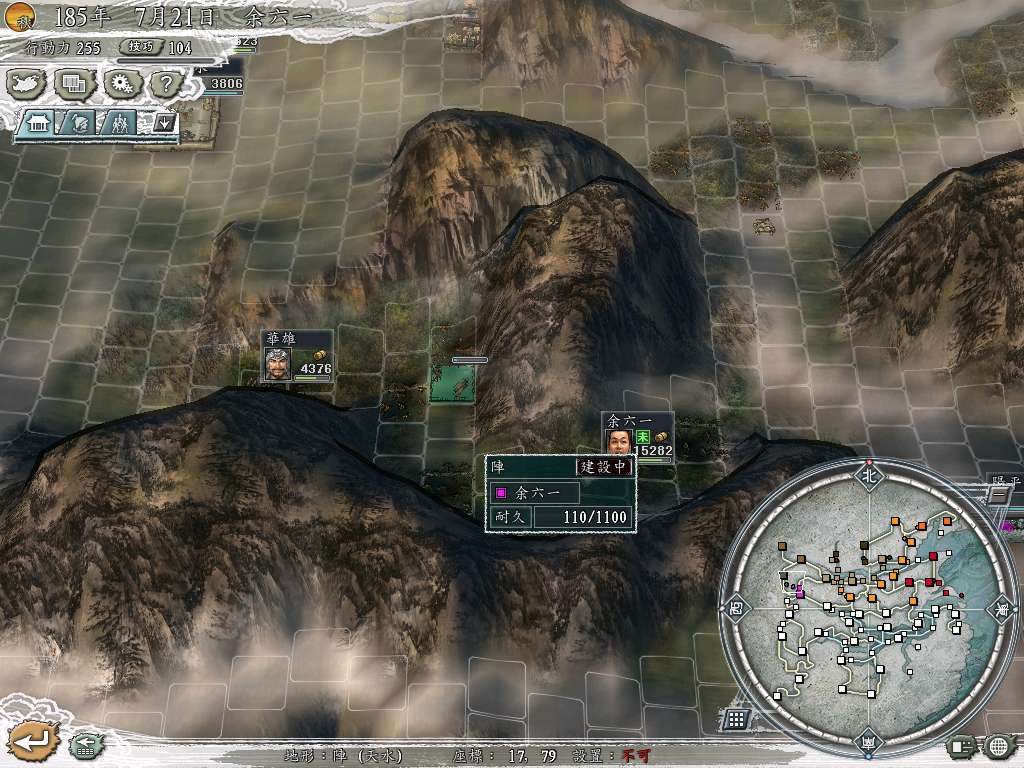Open the overlapping windows list button
1024x768 pixels.
pyautogui.click(x=74, y=83)
